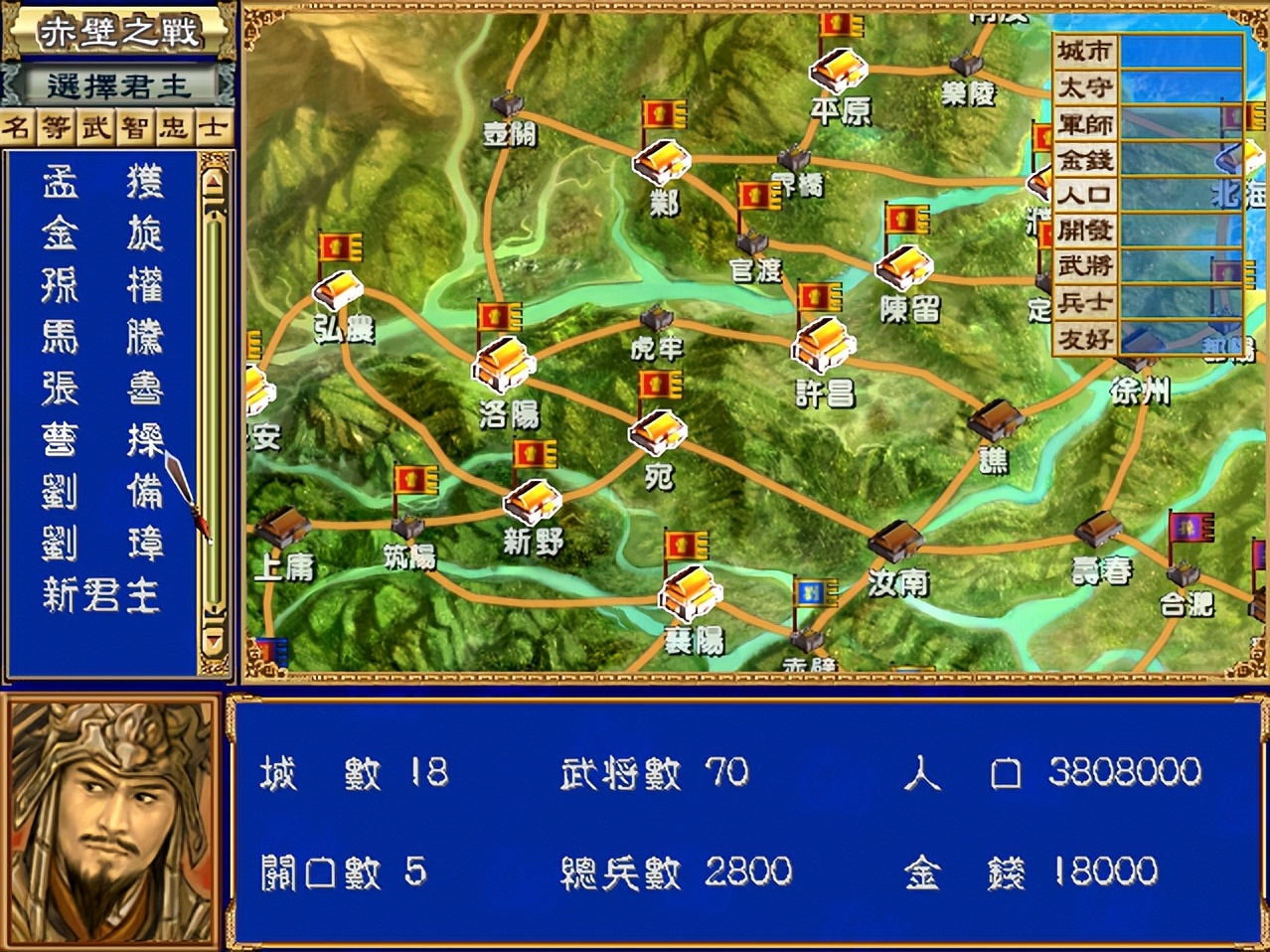The image size is (1270, 952).
Task: Sort list by the 武 column header
Action: tap(96, 127)
